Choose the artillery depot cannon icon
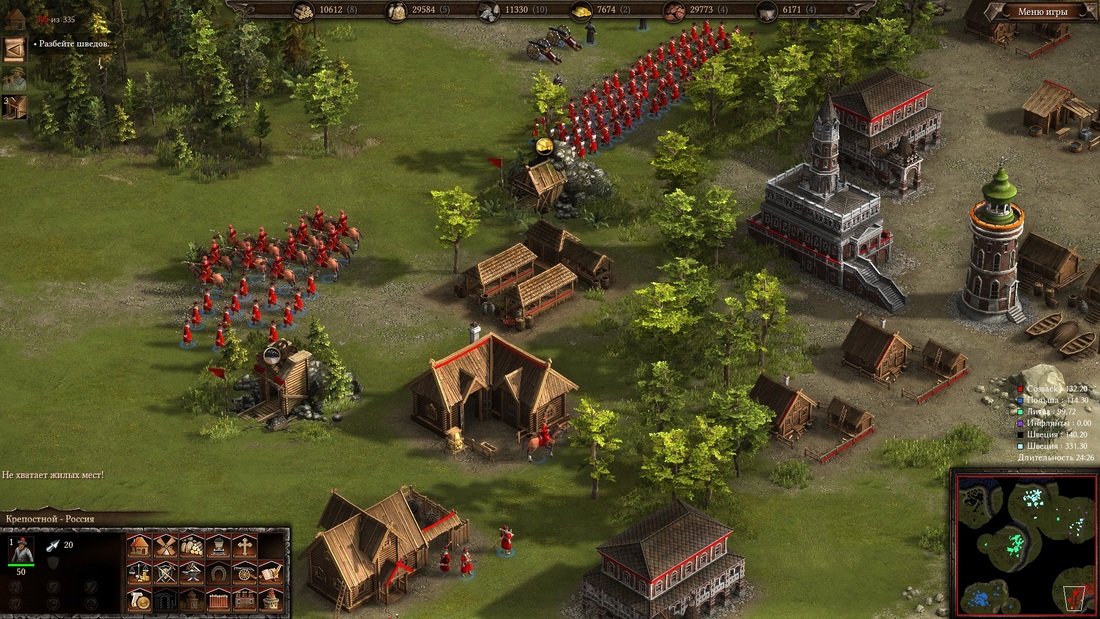 [244, 573]
